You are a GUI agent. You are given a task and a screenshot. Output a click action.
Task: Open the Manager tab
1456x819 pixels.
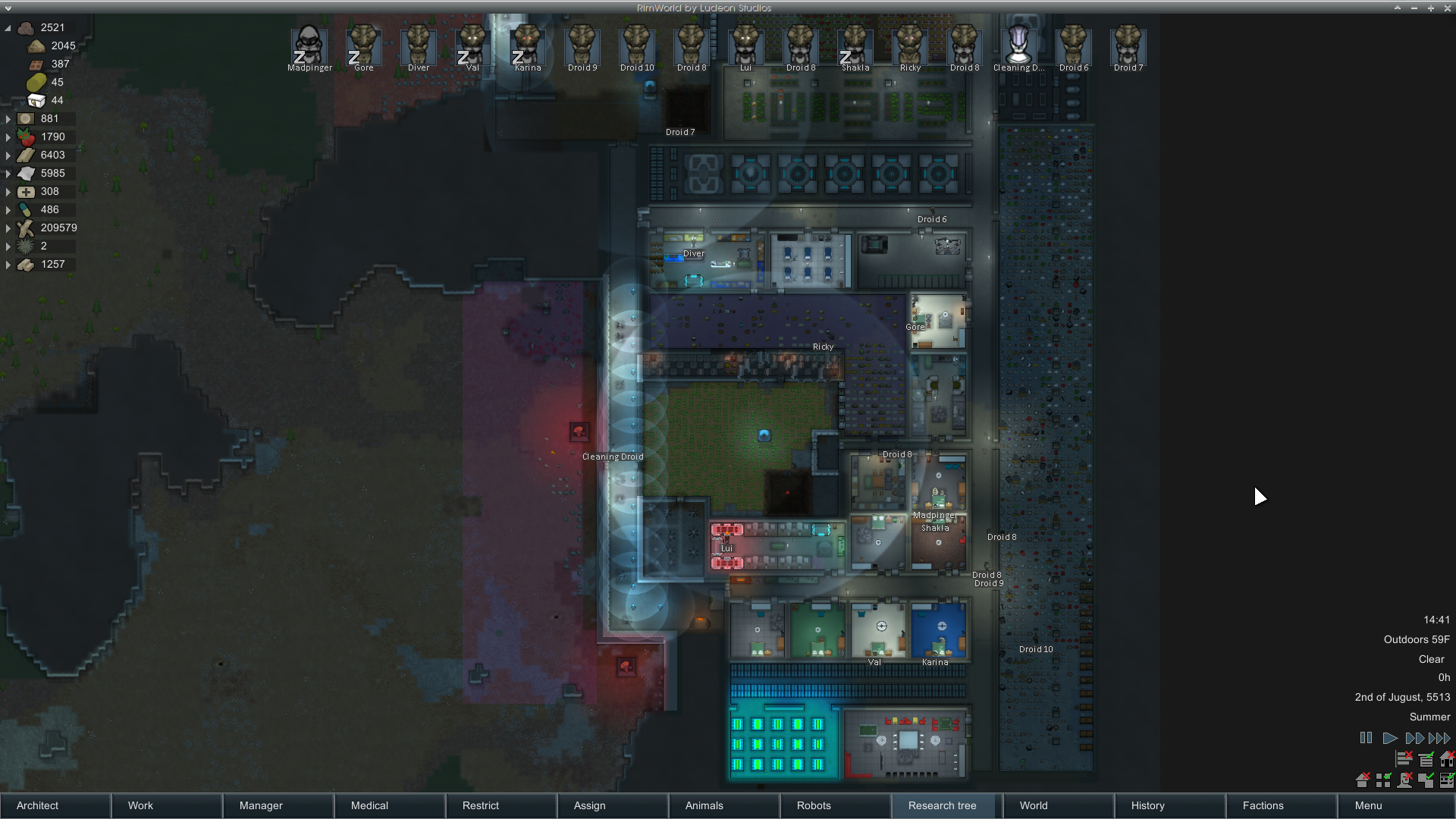pyautogui.click(x=278, y=805)
